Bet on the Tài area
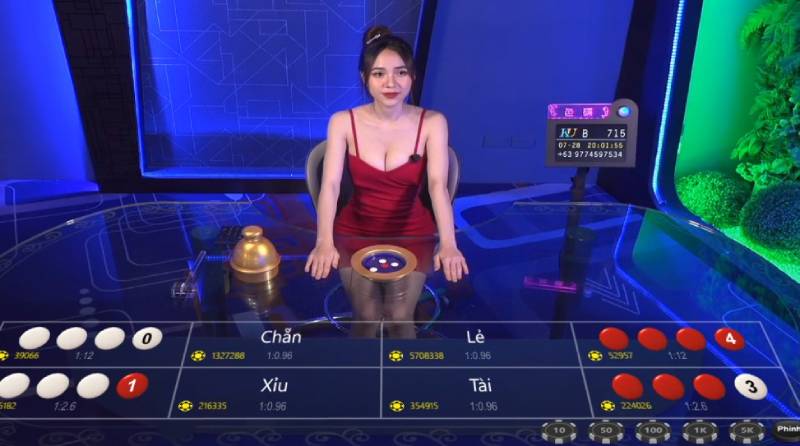The height and width of the screenshot is (446, 800). tap(480, 391)
